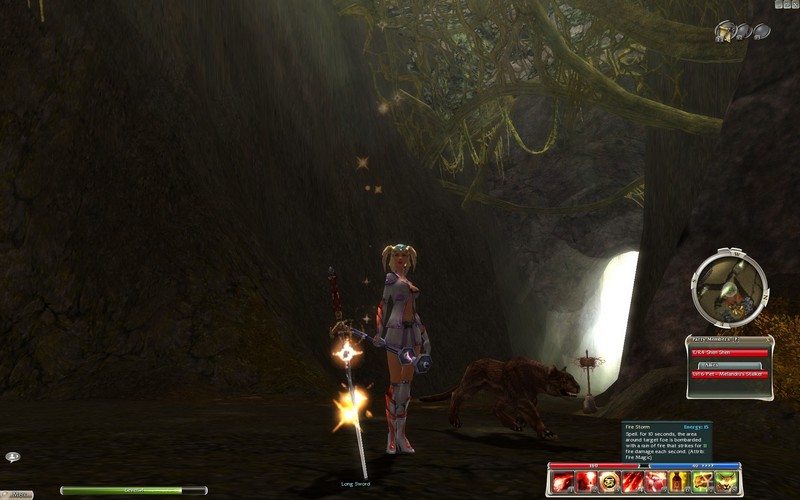Cast the Fire Storm skill

[x=633, y=483]
